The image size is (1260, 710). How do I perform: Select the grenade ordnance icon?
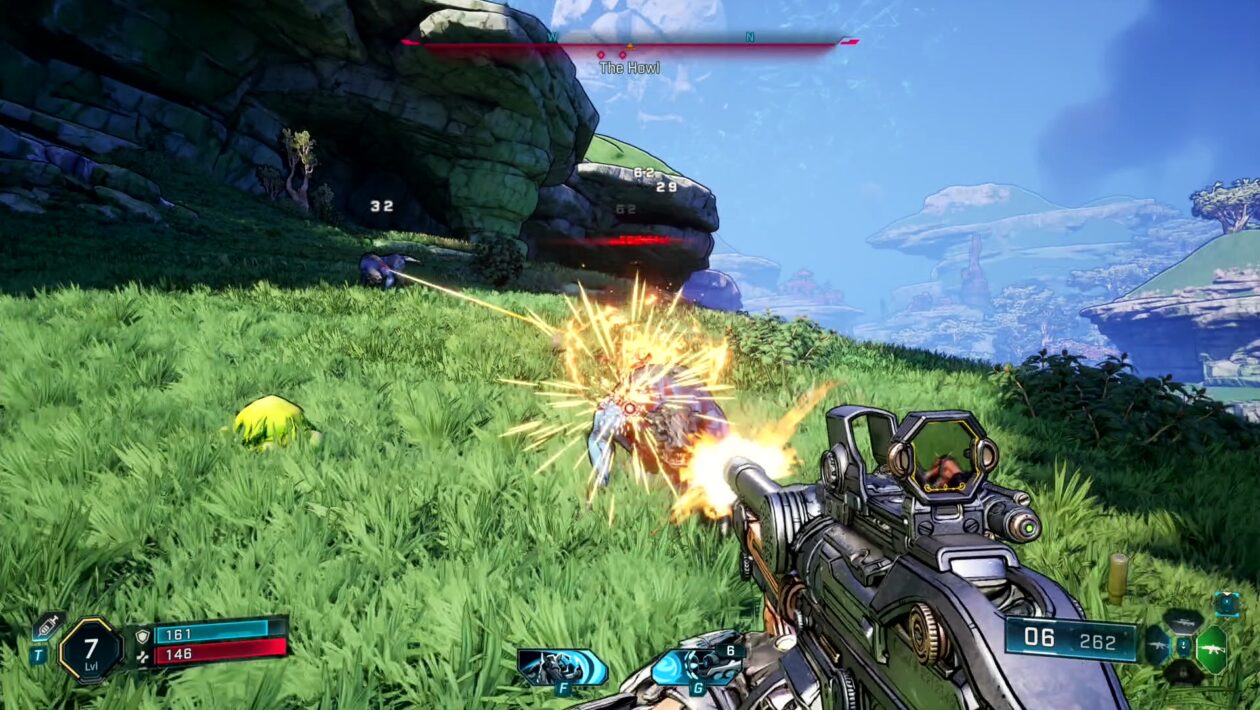698,664
